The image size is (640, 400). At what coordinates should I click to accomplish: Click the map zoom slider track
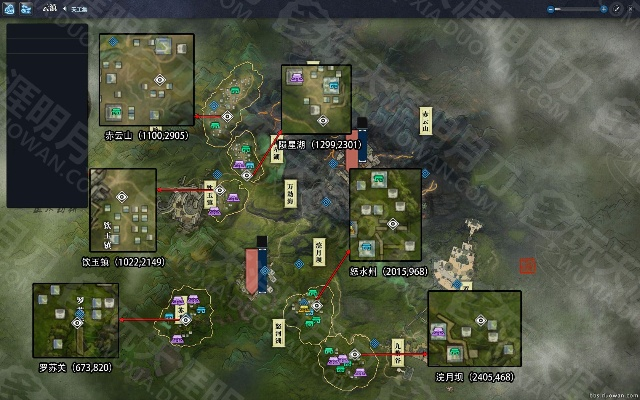[x=575, y=8]
